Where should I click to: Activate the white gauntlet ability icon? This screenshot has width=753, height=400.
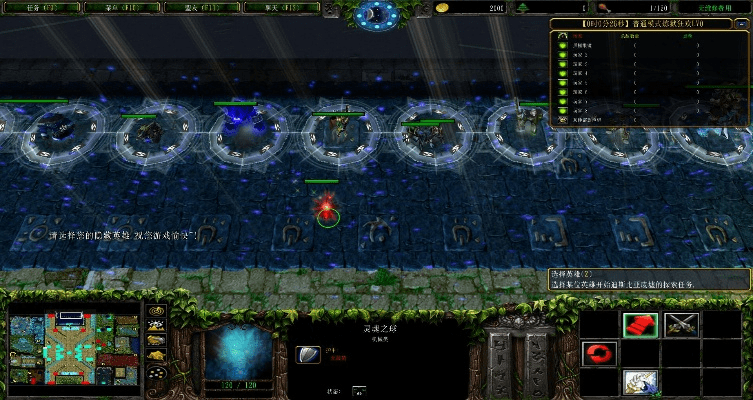(x=640, y=382)
